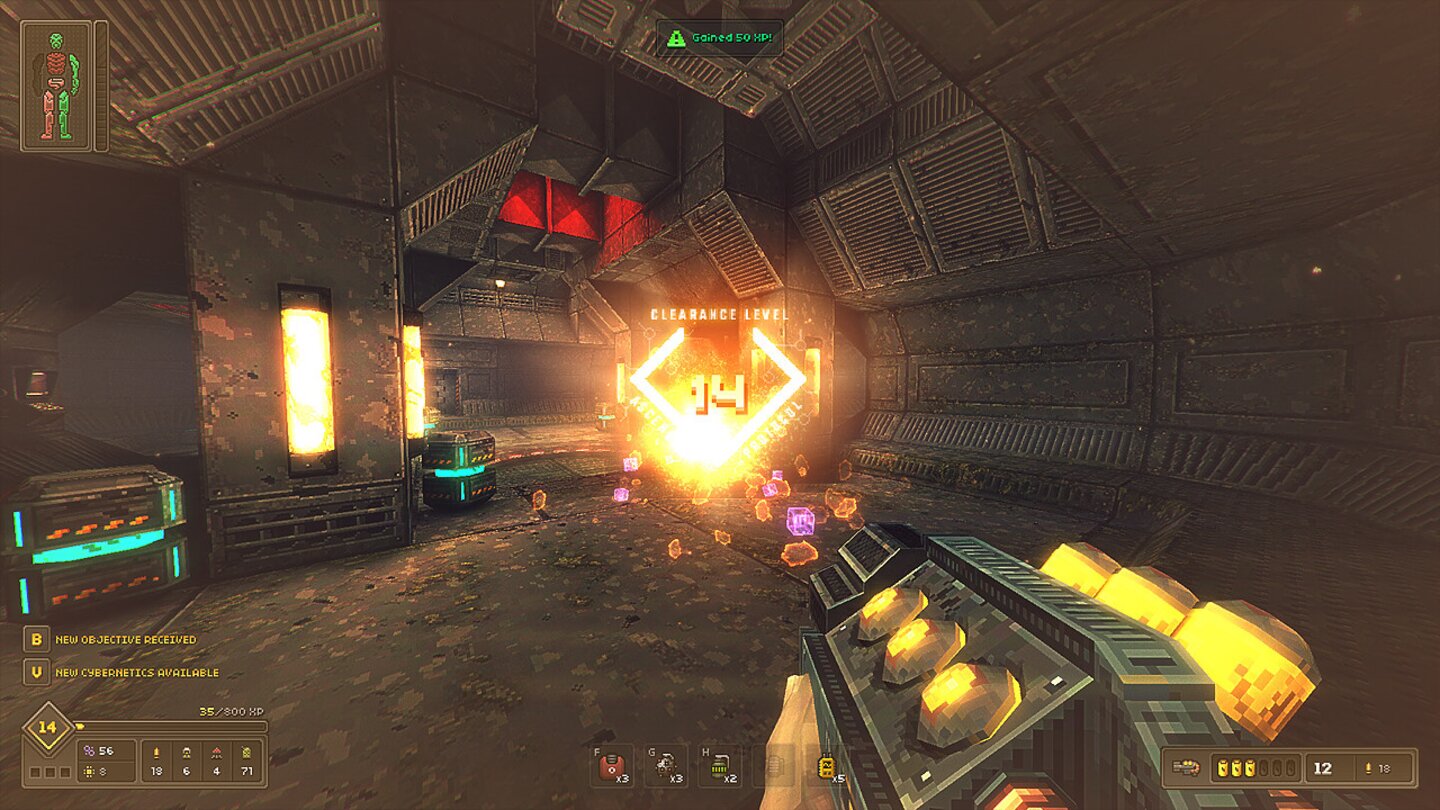The height and width of the screenshot is (810, 1440).
Task: Select the spiked mine item in slot G
Action: 666,767
